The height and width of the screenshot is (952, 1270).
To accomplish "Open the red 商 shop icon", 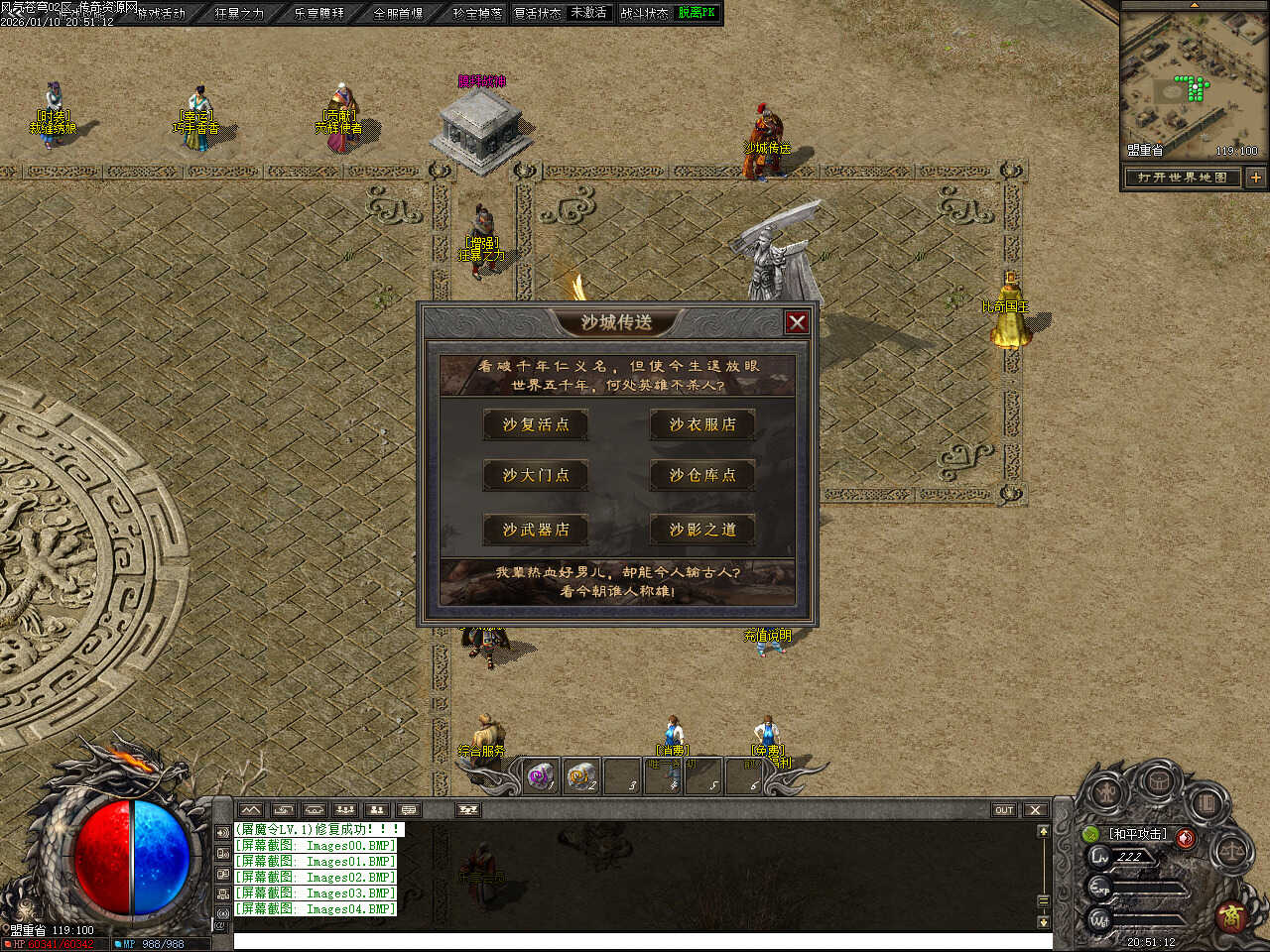I will point(1231,914).
